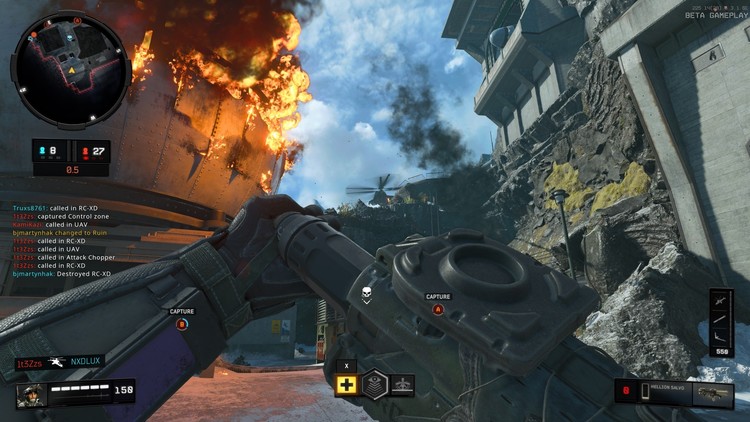Click the skull death marker
The height and width of the screenshot is (422, 750).
click(x=367, y=291)
